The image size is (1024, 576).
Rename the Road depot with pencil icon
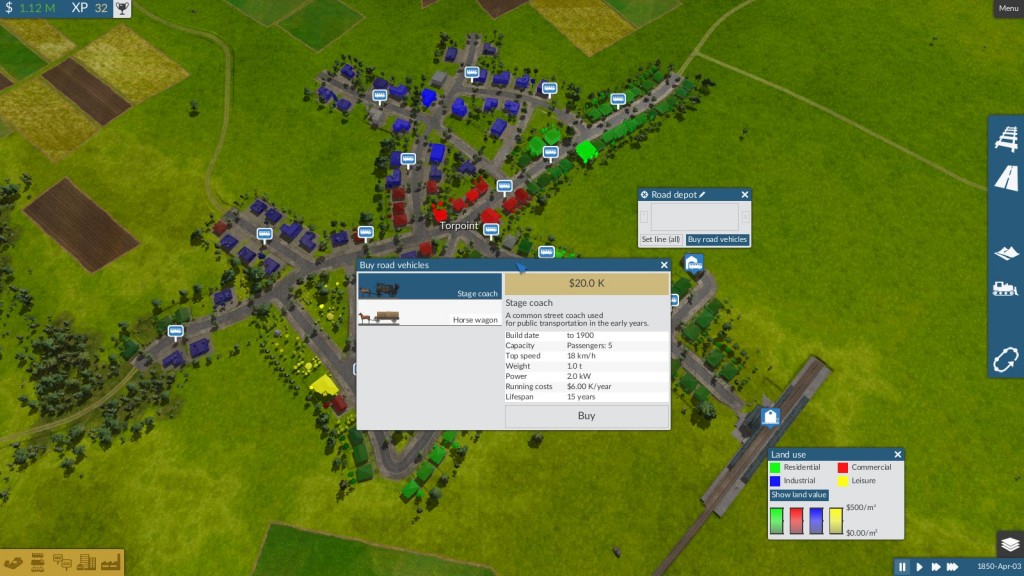click(x=702, y=194)
